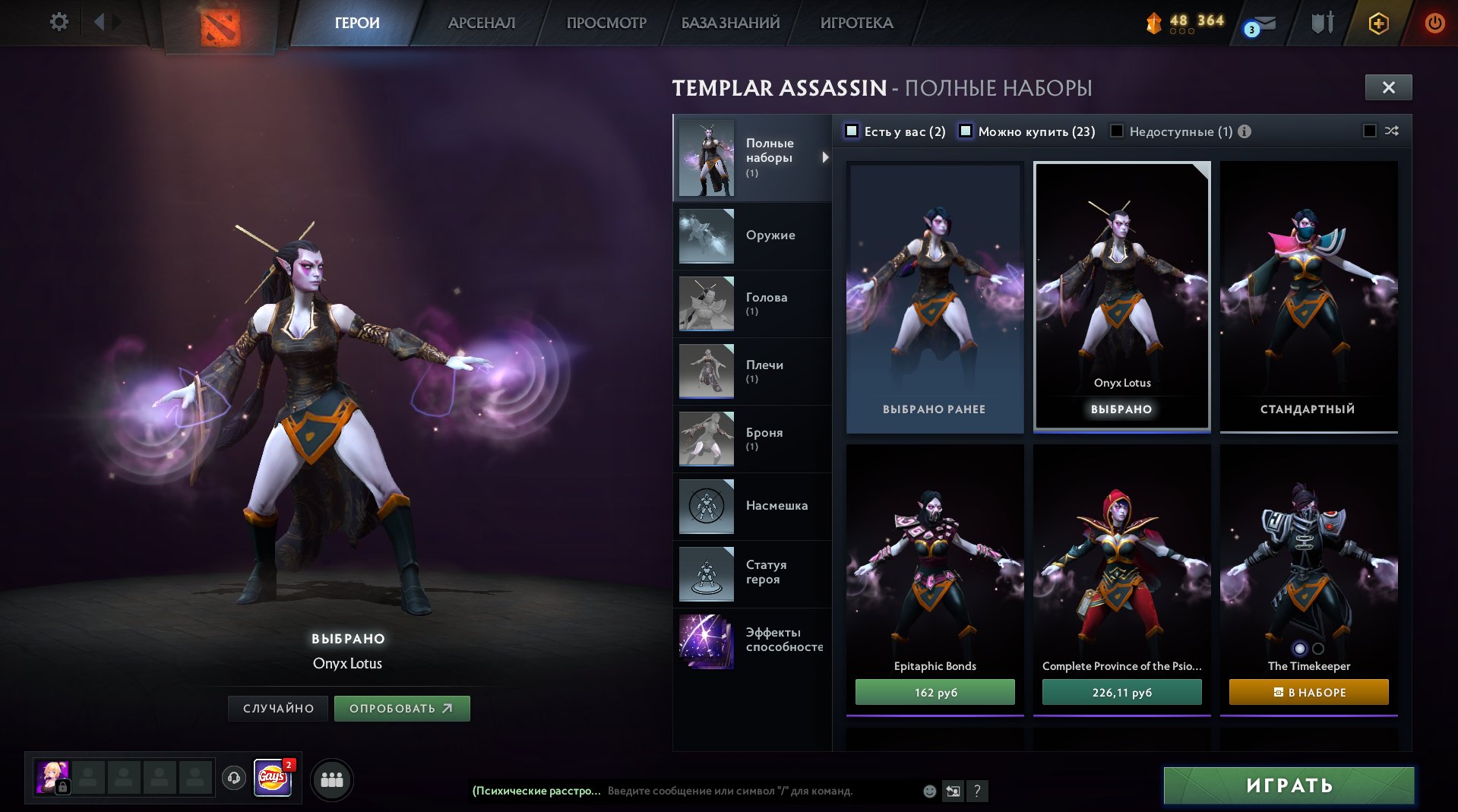Quit the game with the power icon

(1434, 23)
